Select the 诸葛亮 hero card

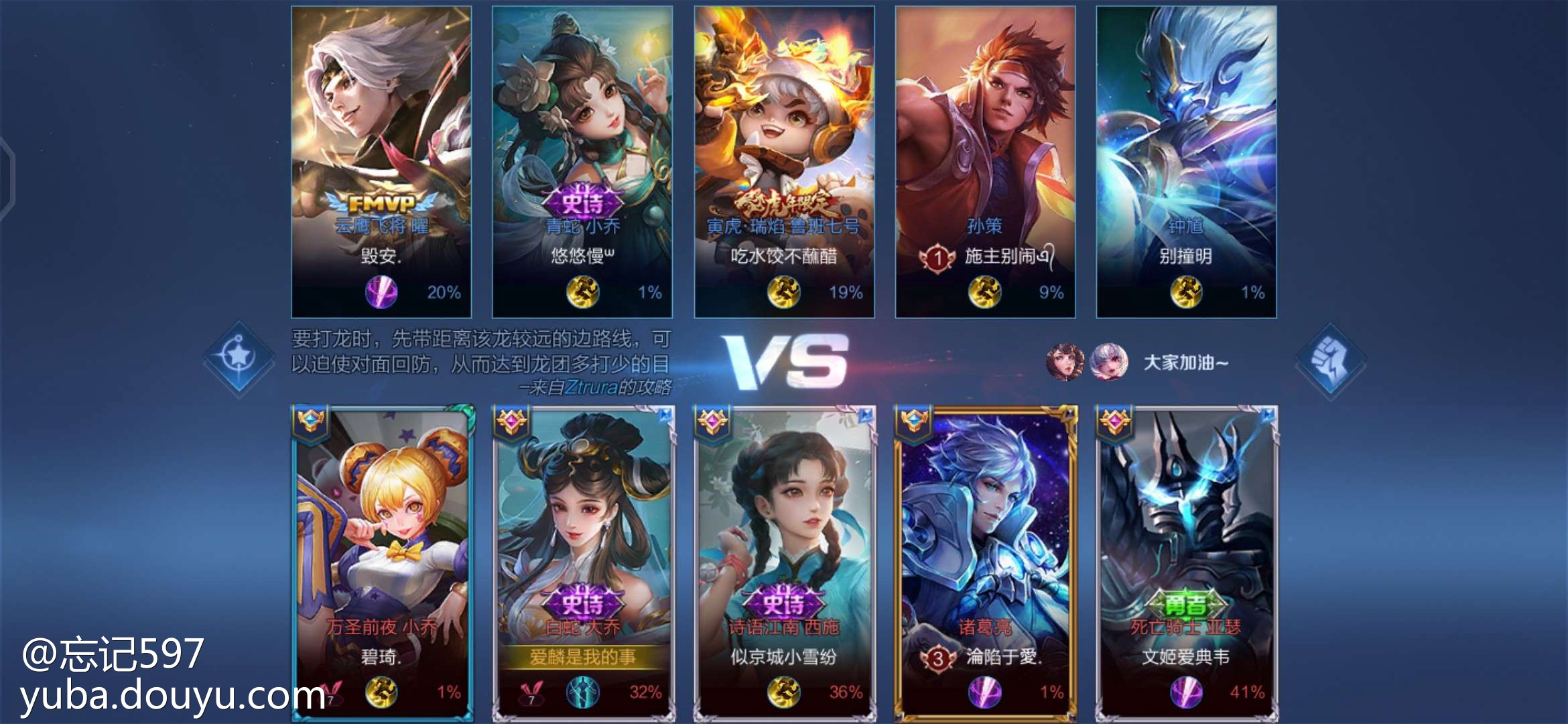(985, 562)
